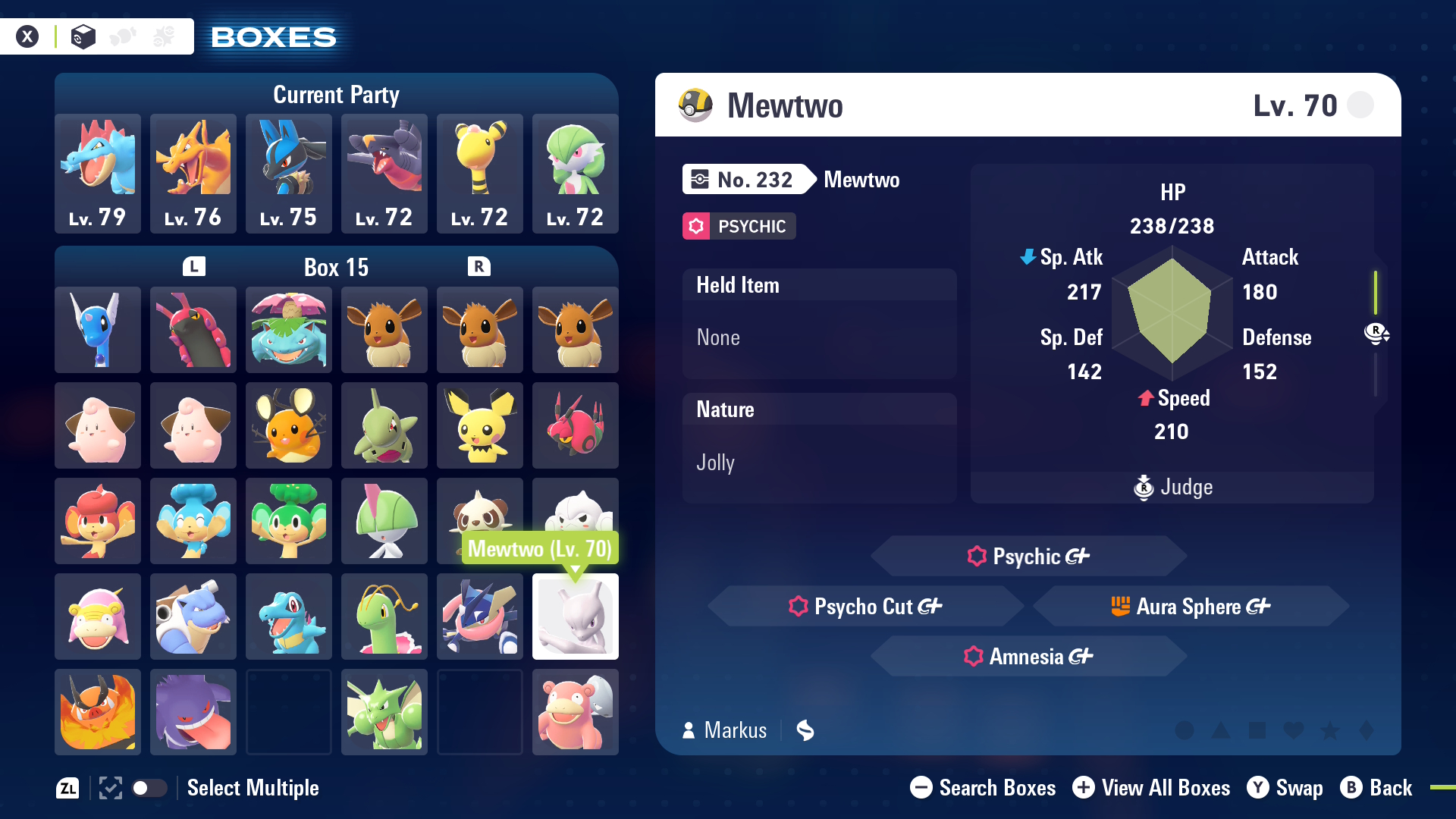Toggle the heart marking on Mewtwo
Screen dimensions: 1456x819
click(1294, 730)
